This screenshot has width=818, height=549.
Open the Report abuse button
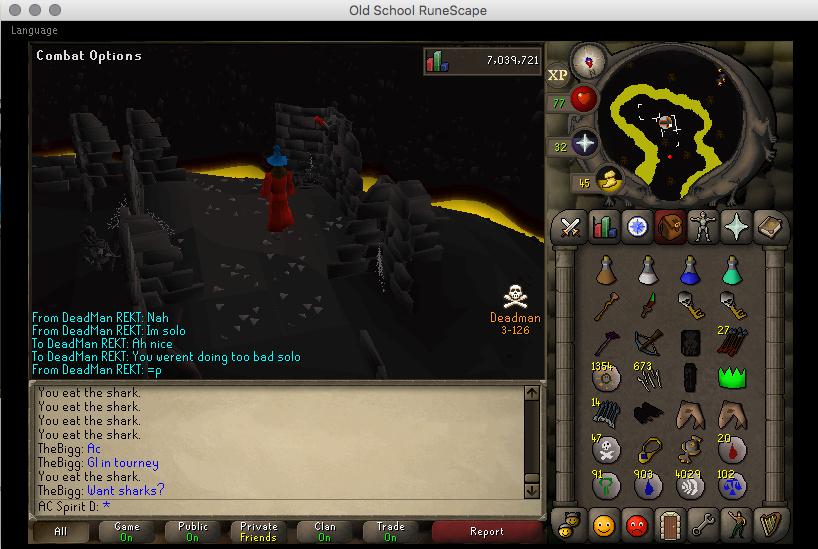[x=487, y=531]
